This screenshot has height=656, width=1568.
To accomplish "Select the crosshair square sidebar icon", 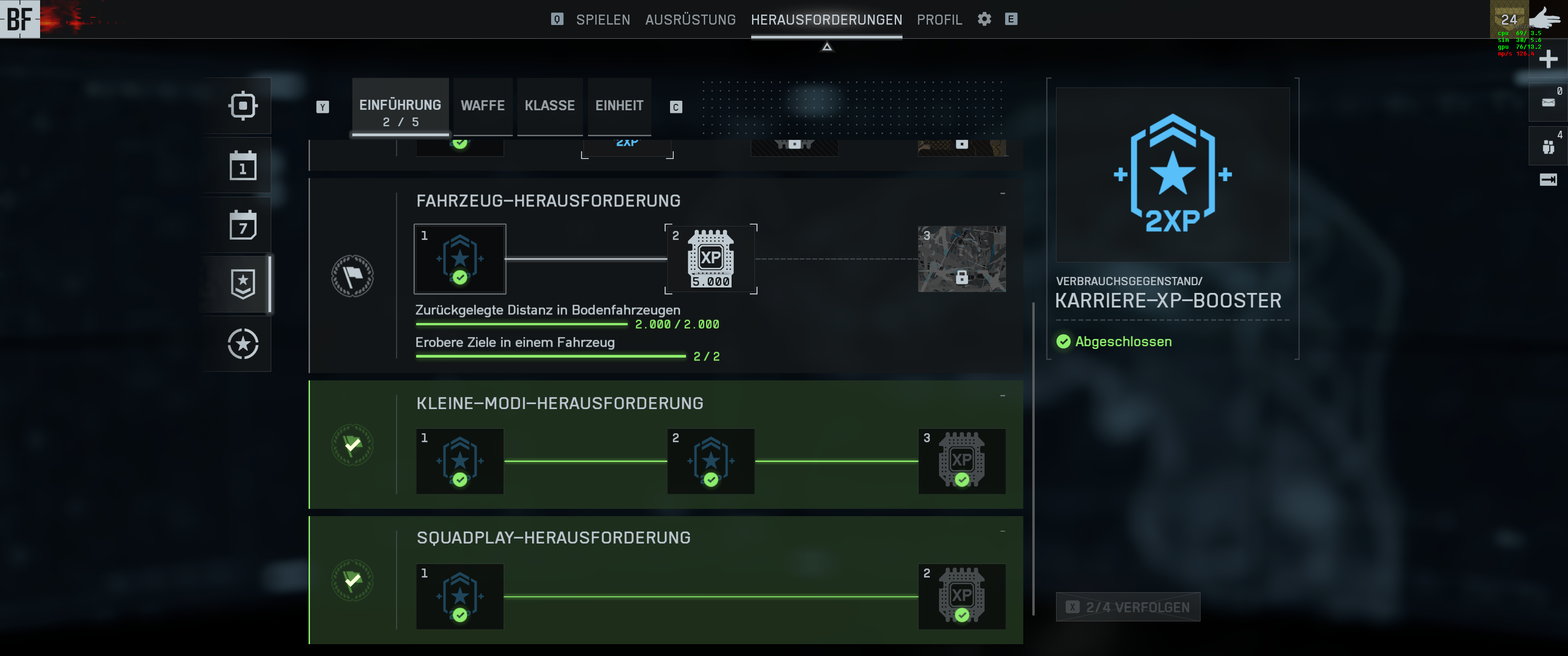I will tap(243, 106).
